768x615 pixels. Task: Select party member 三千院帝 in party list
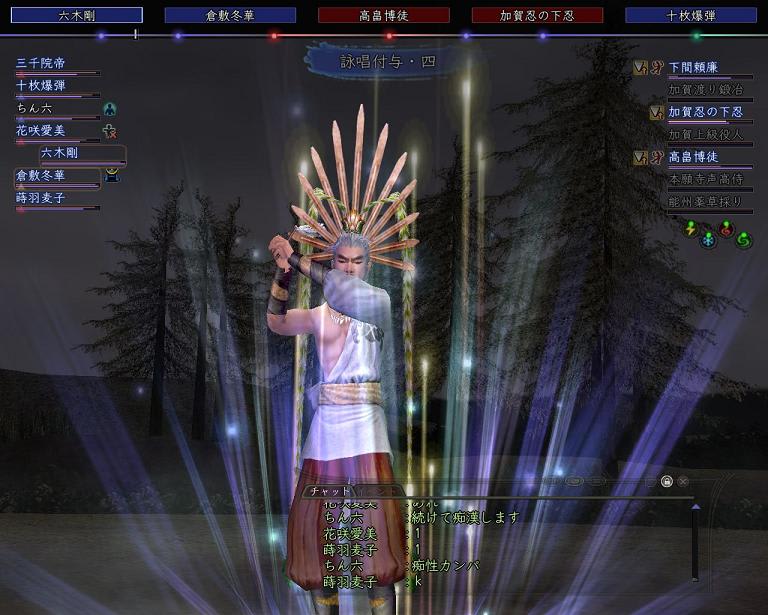click(x=41, y=63)
